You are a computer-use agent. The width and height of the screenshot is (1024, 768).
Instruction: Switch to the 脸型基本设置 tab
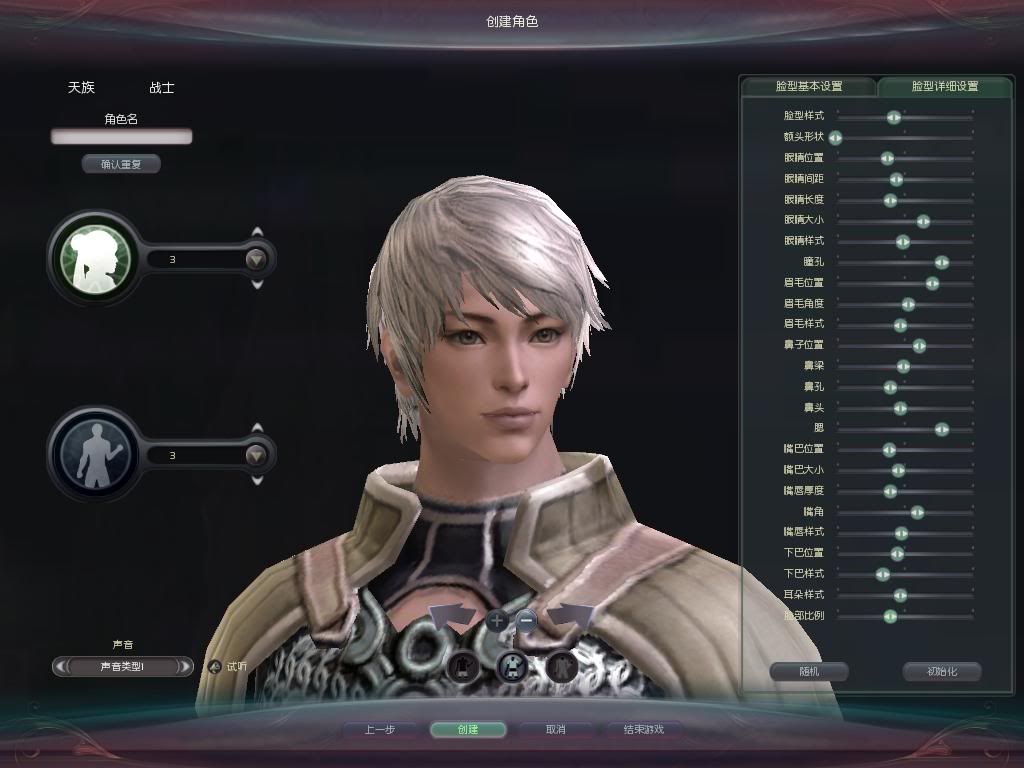click(x=809, y=86)
